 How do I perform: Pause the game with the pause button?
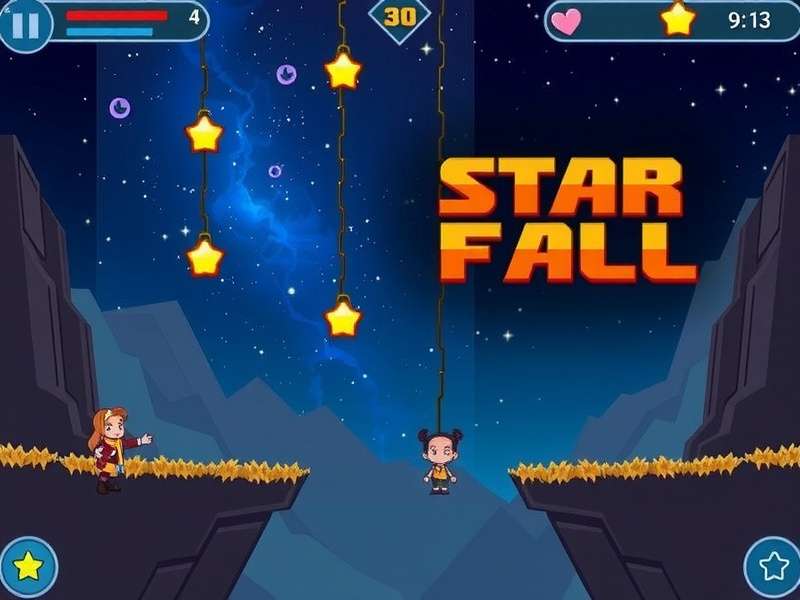click(x=25, y=23)
